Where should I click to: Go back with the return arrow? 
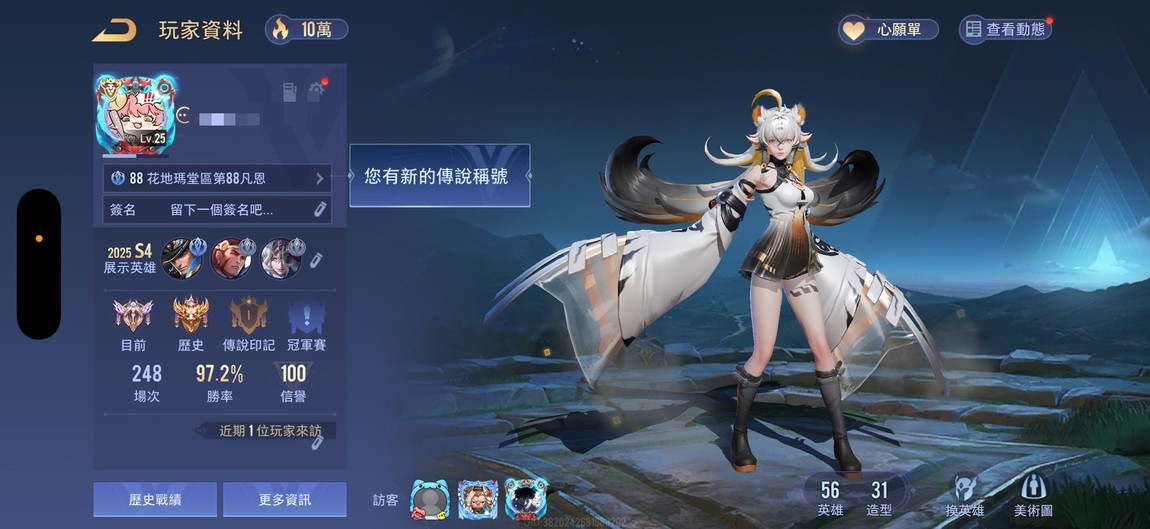click(x=114, y=30)
